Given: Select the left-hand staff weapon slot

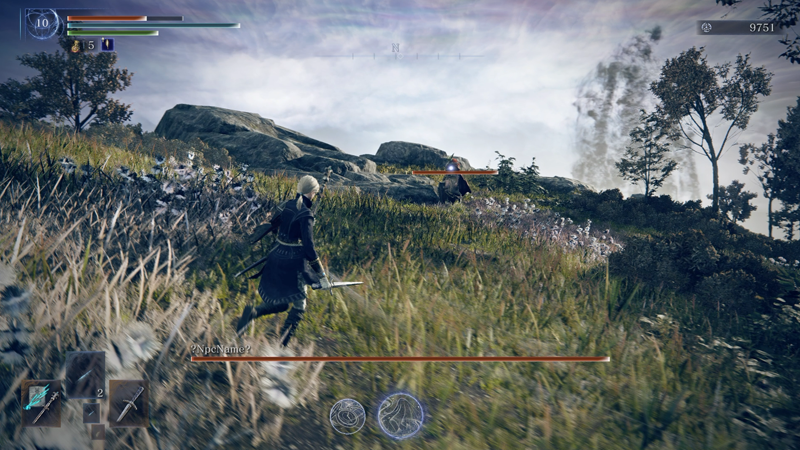Looking at the screenshot, I should point(42,402).
